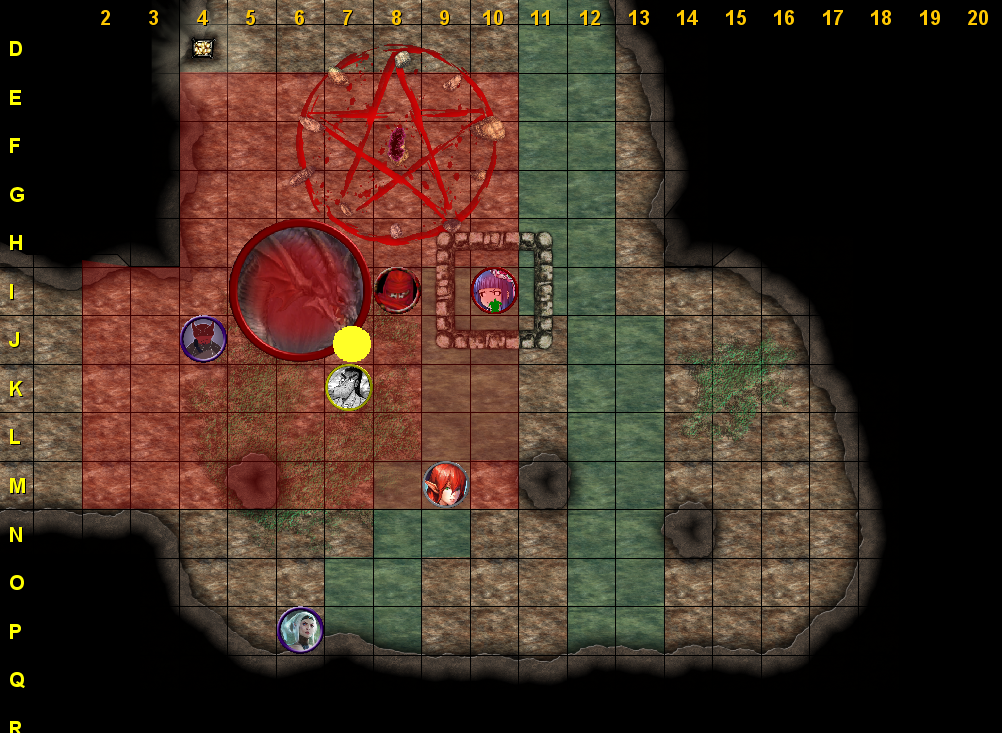The width and height of the screenshot is (1002, 733).
Task: Select the purple-haired girl token
Action: [494, 290]
